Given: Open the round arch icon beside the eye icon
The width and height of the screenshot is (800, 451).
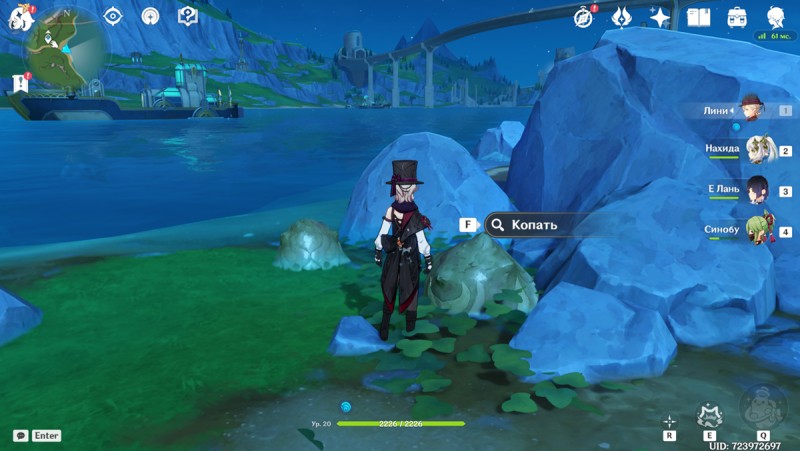Looking at the screenshot, I should click(150, 16).
